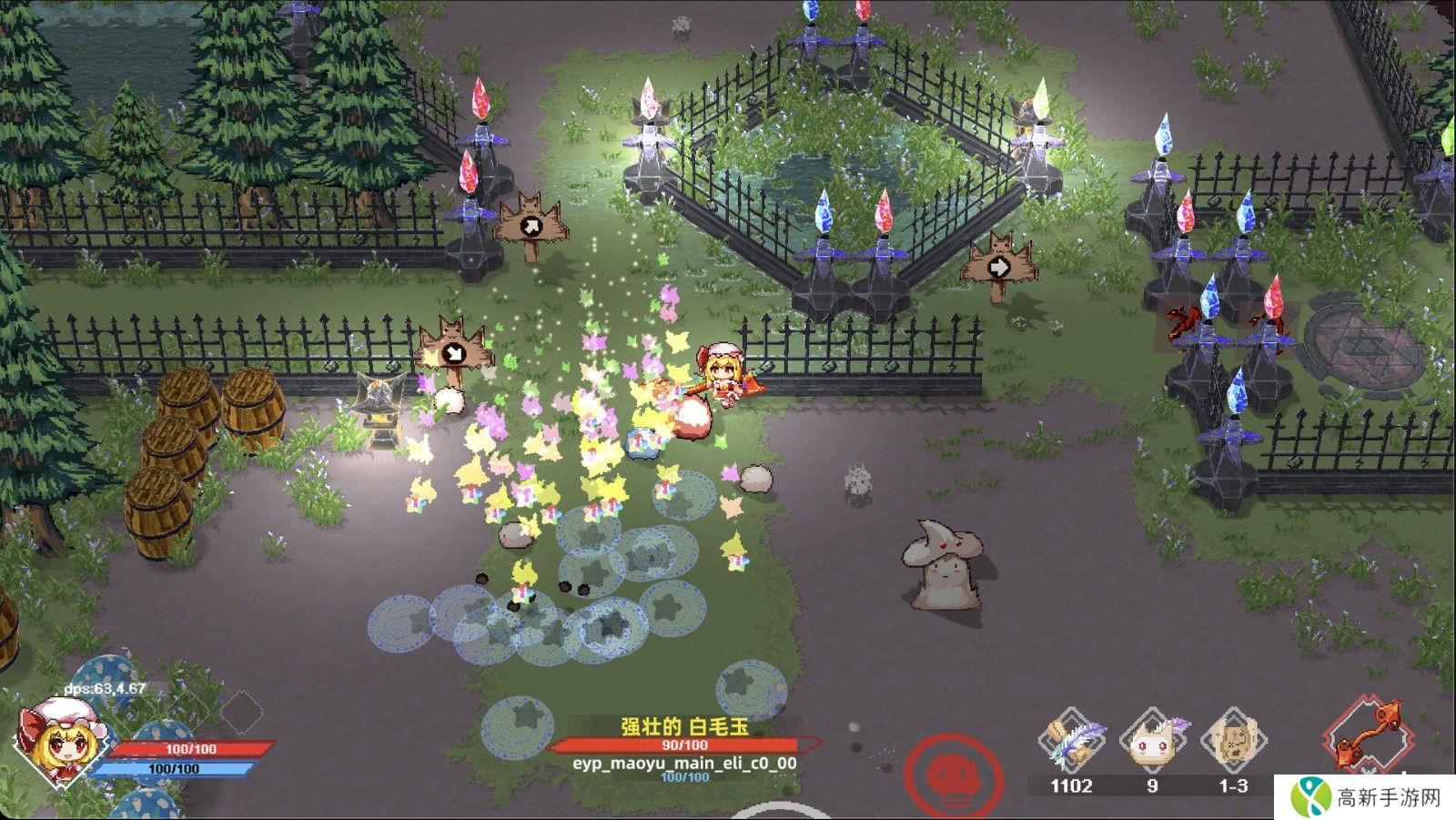1456x820 pixels.
Task: Select the feather quill currency icon
Action: [1072, 742]
